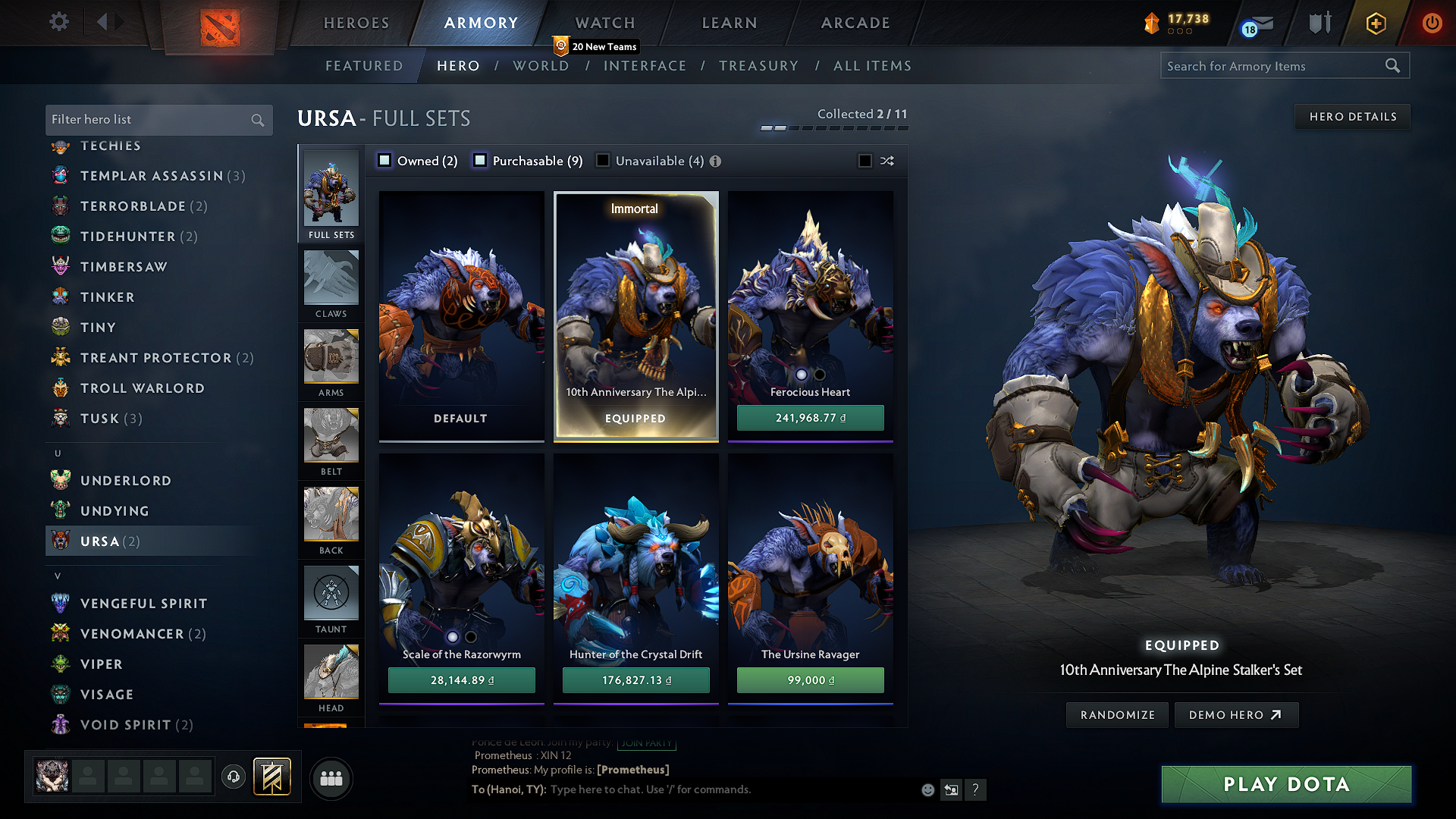
Task: Open the ARCADE menu
Action: [855, 23]
